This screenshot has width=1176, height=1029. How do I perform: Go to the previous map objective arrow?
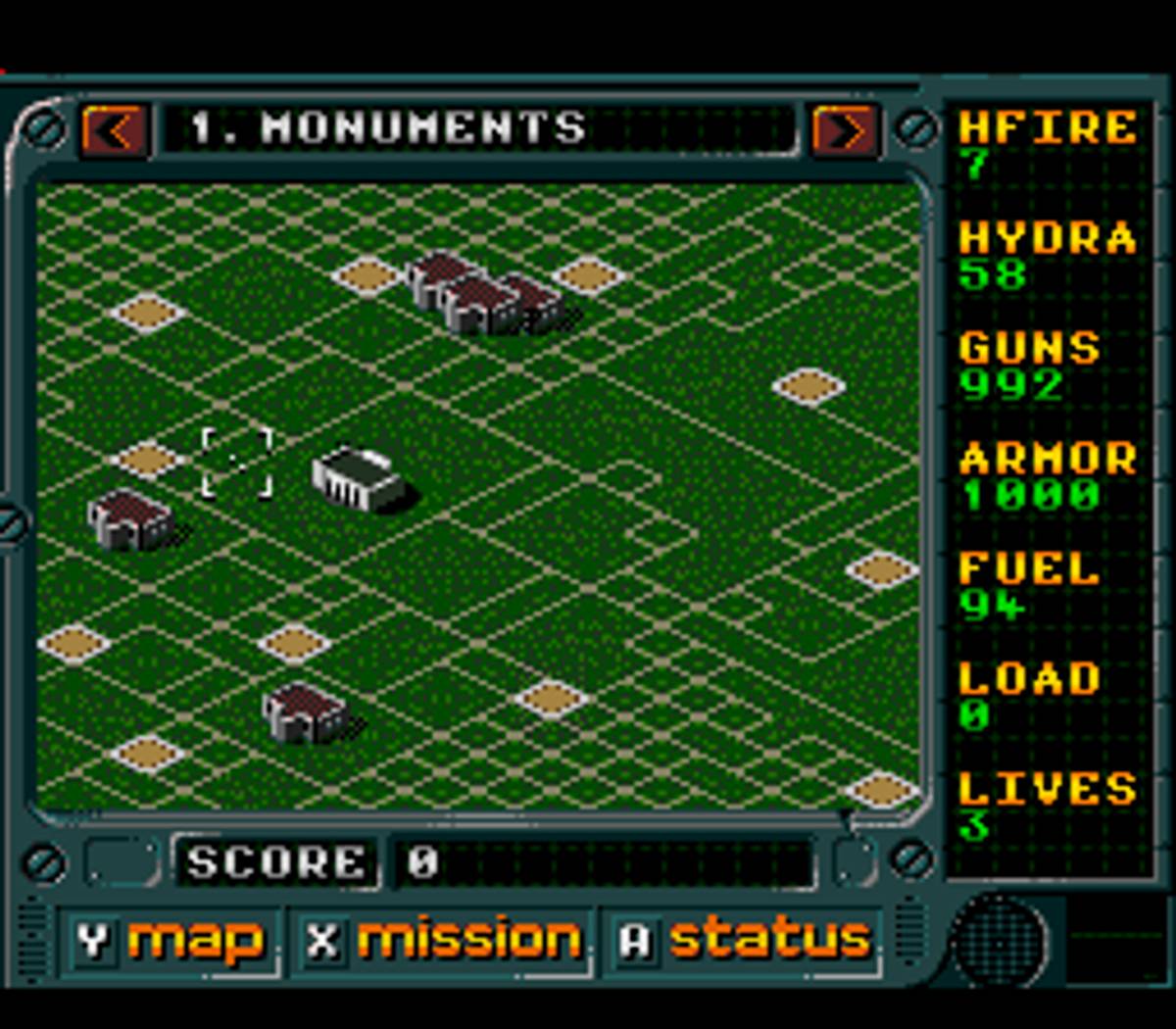click(x=115, y=130)
